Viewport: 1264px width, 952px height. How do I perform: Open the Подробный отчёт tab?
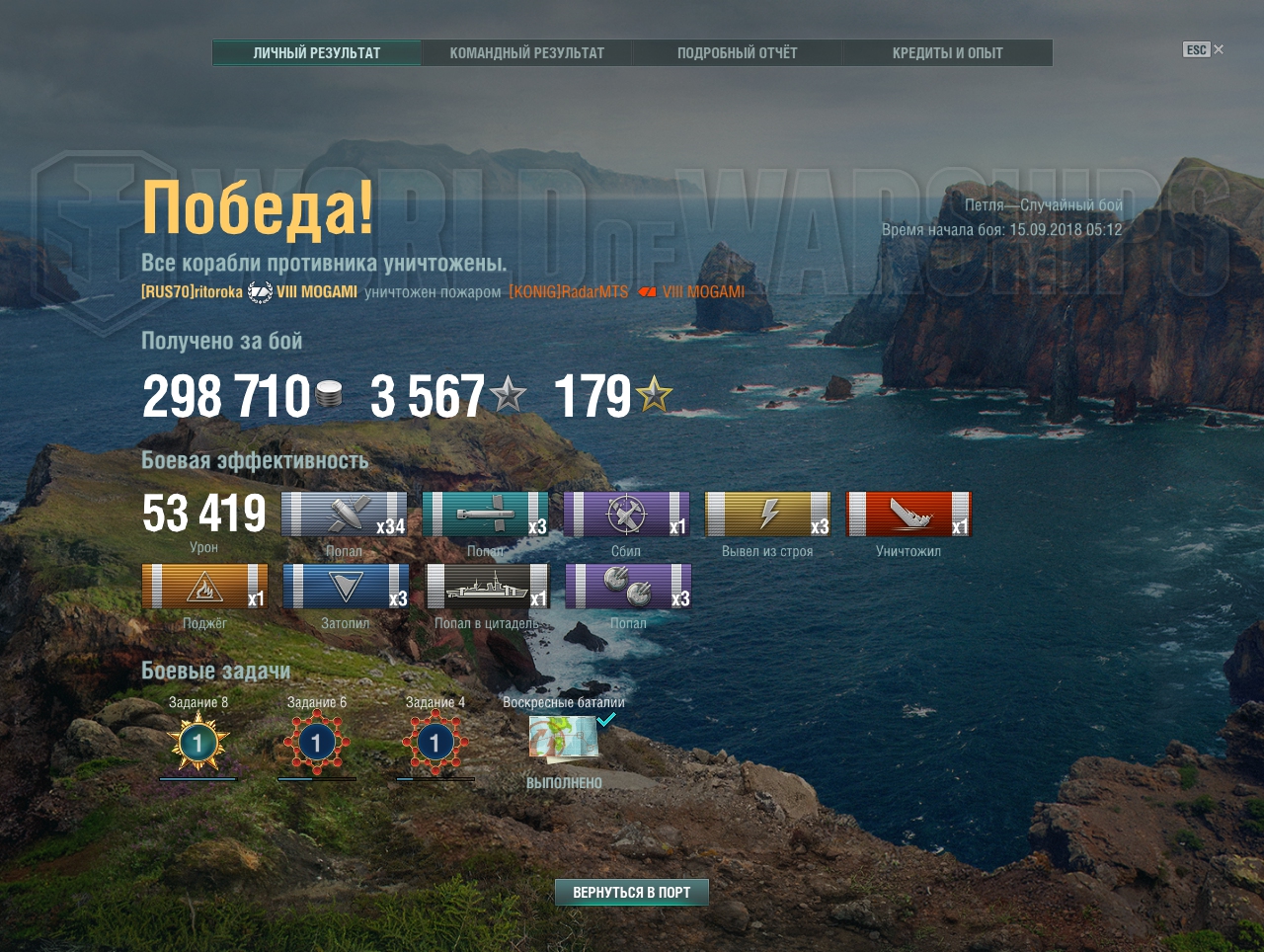[x=737, y=53]
